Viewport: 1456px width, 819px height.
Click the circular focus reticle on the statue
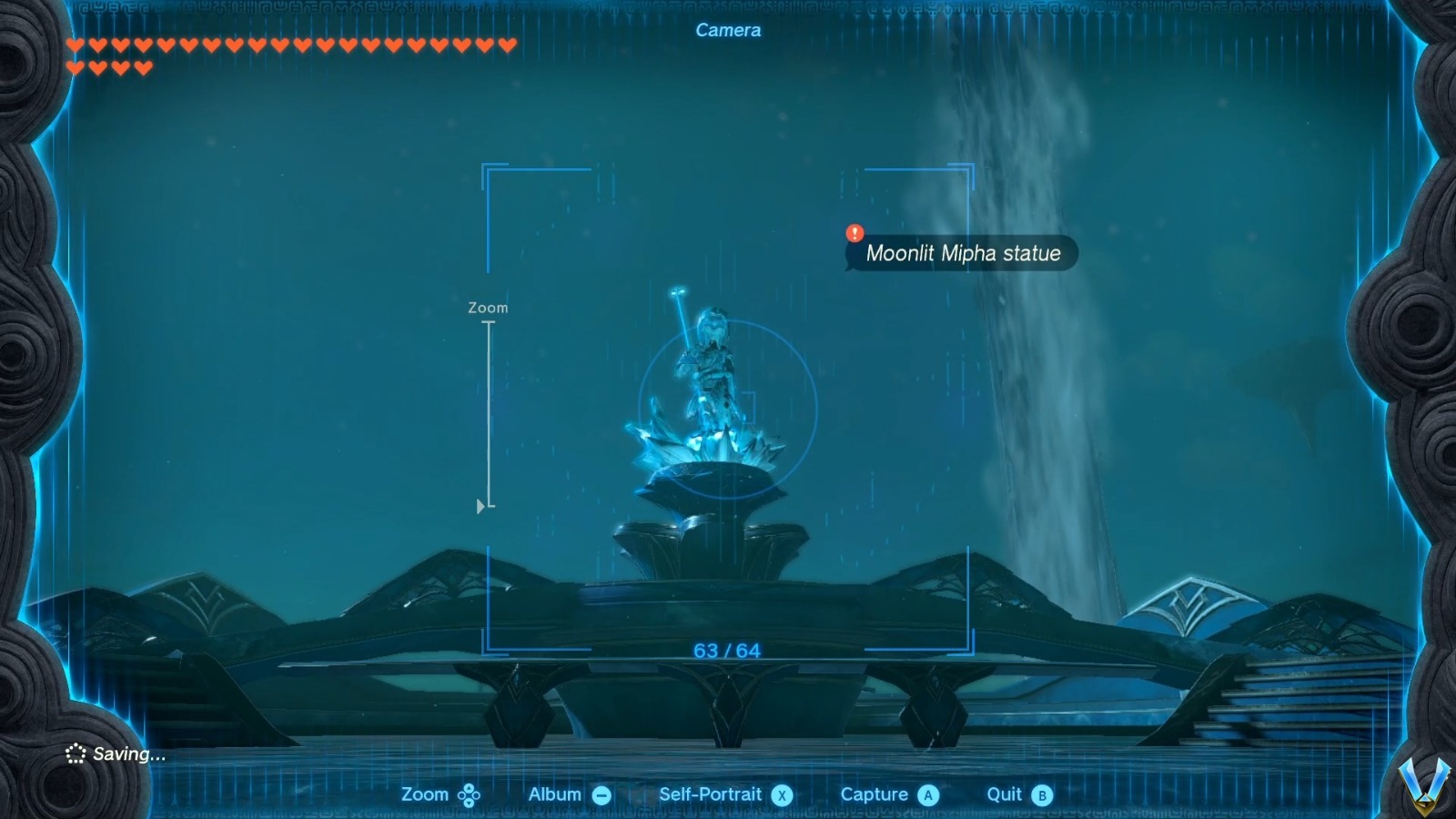(728, 411)
